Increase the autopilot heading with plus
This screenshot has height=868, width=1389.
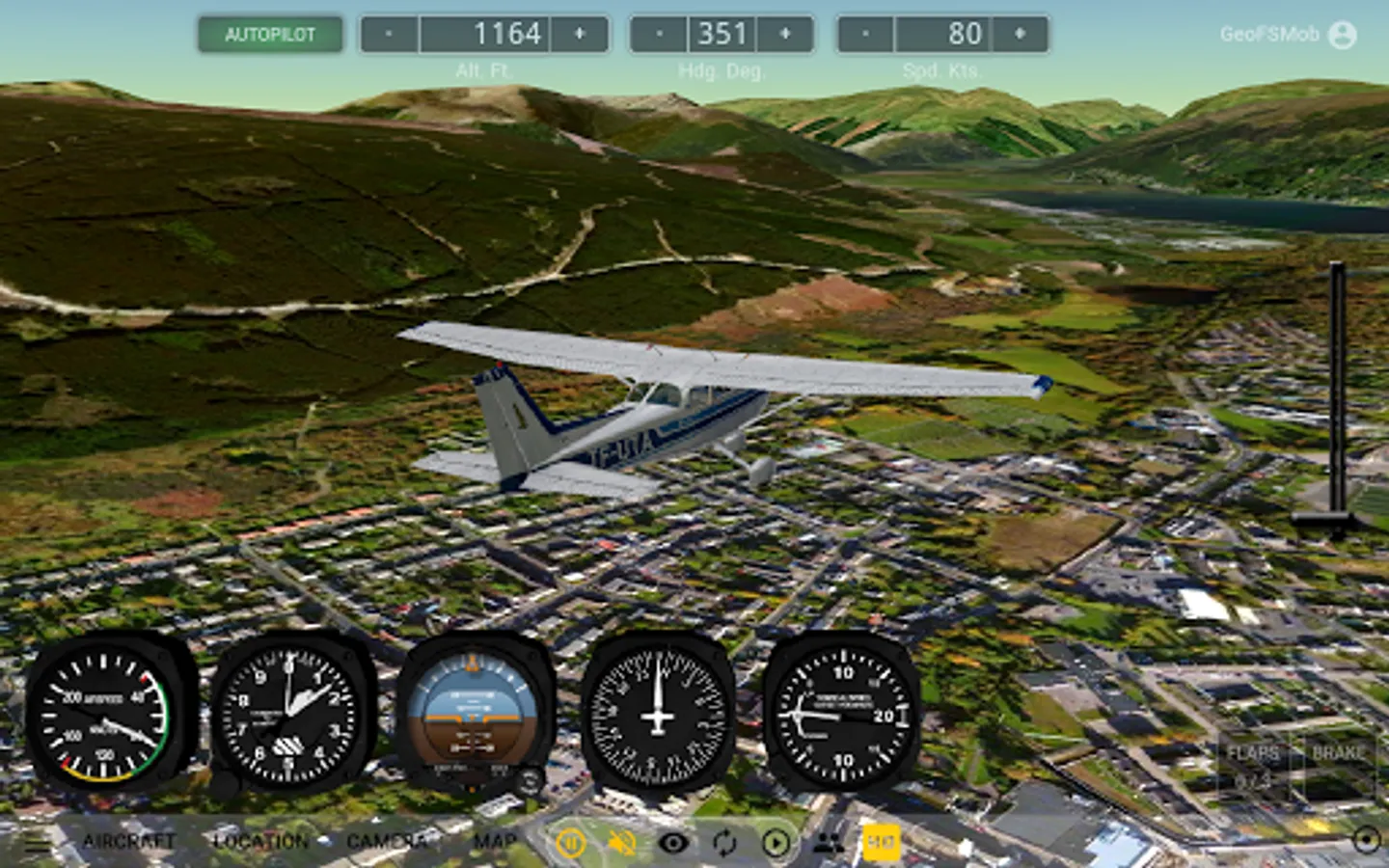[x=785, y=35]
